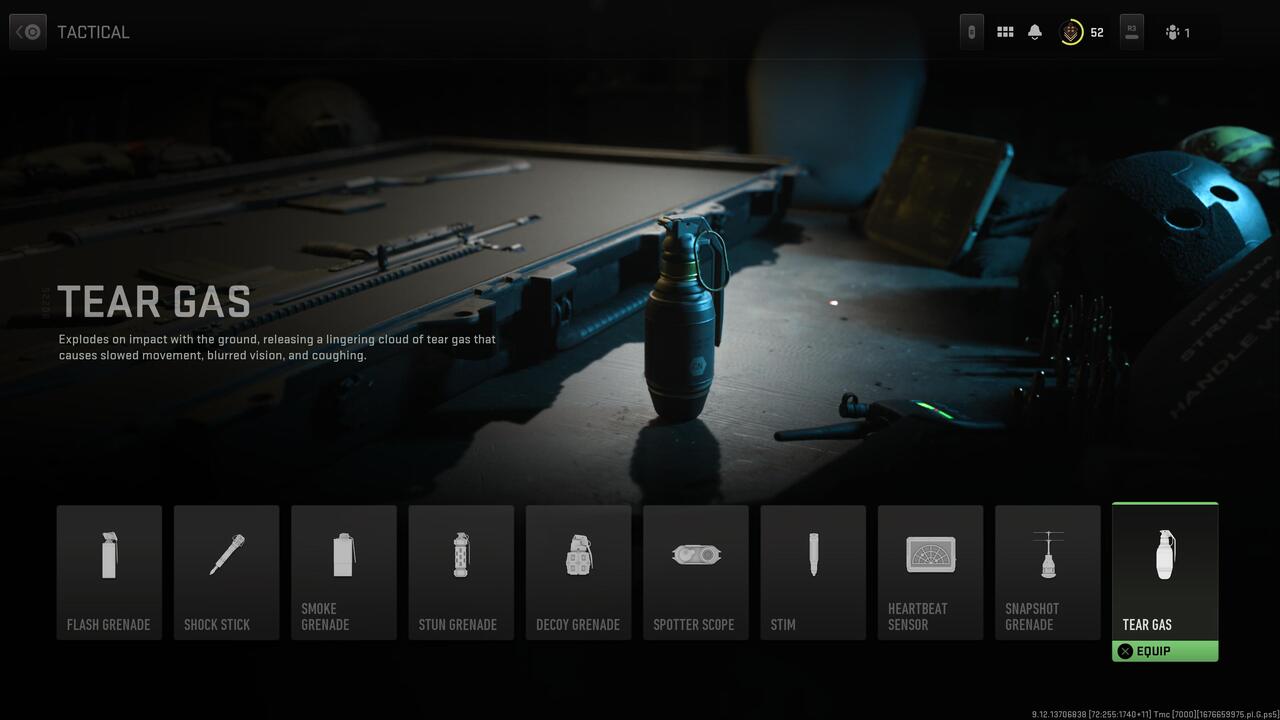Select the Decoy Grenade tactical

(x=578, y=572)
